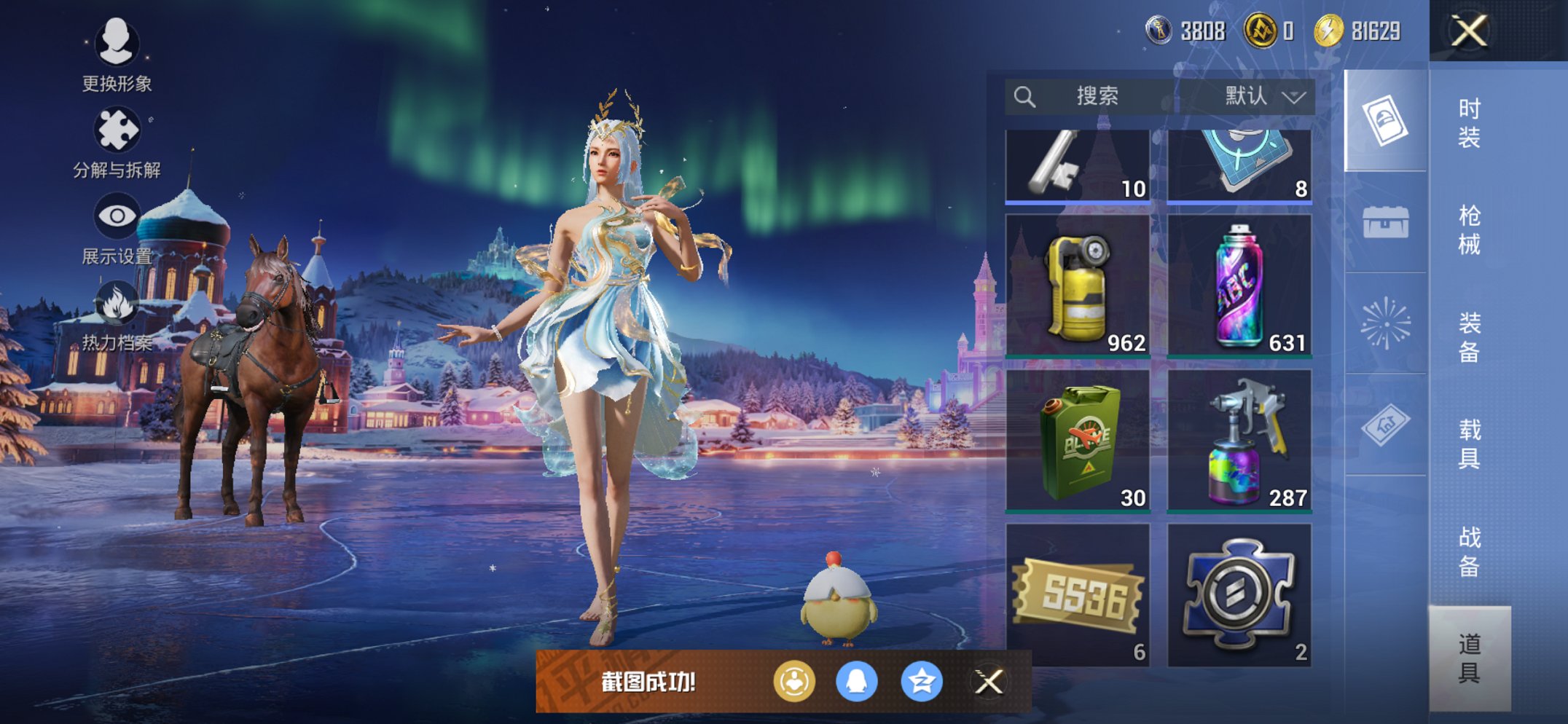
Task: Open the 更换形象 avatar change panel
Action: [x=117, y=45]
